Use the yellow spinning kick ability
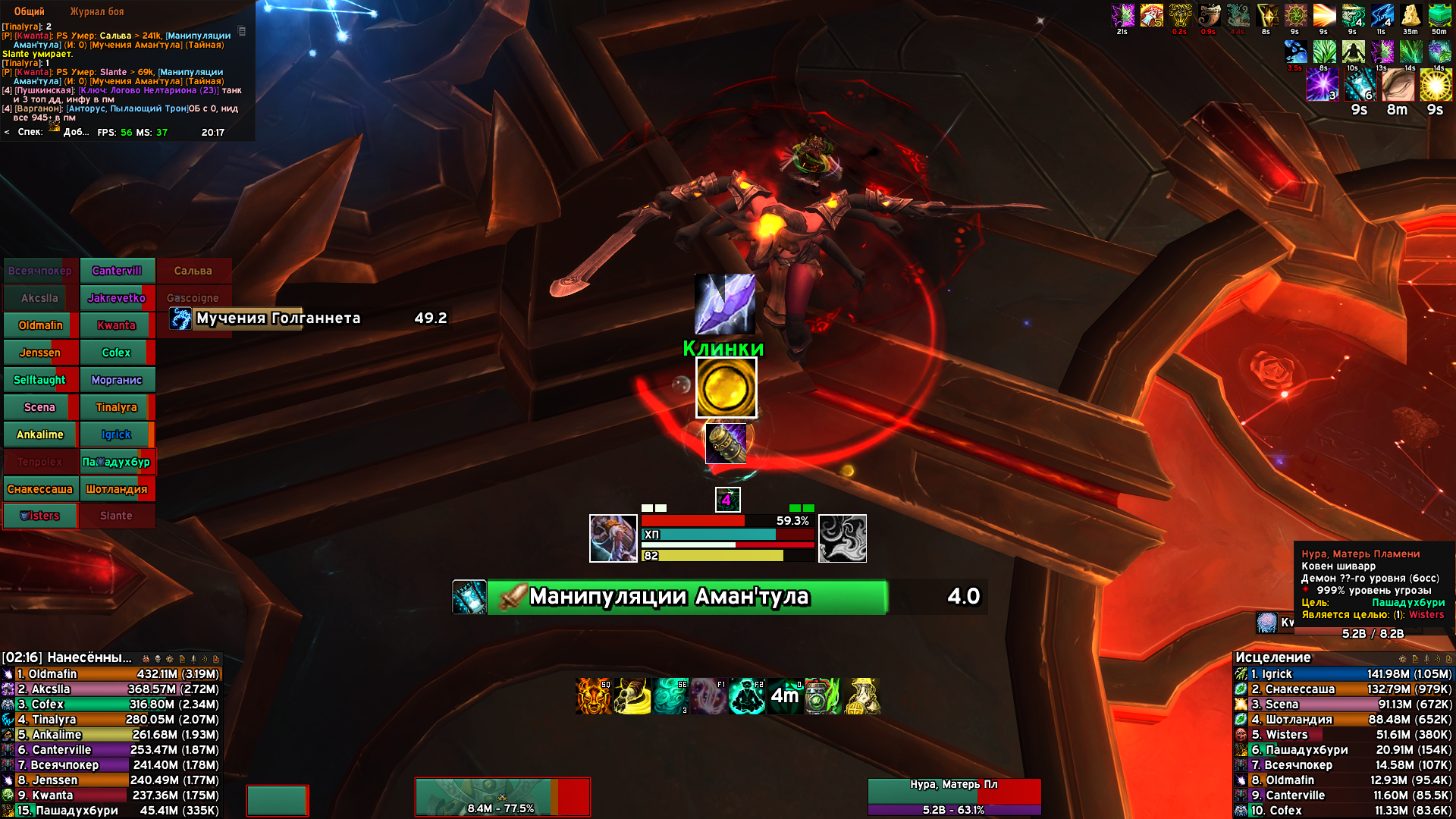This screenshot has width=1456, height=819. click(x=632, y=696)
